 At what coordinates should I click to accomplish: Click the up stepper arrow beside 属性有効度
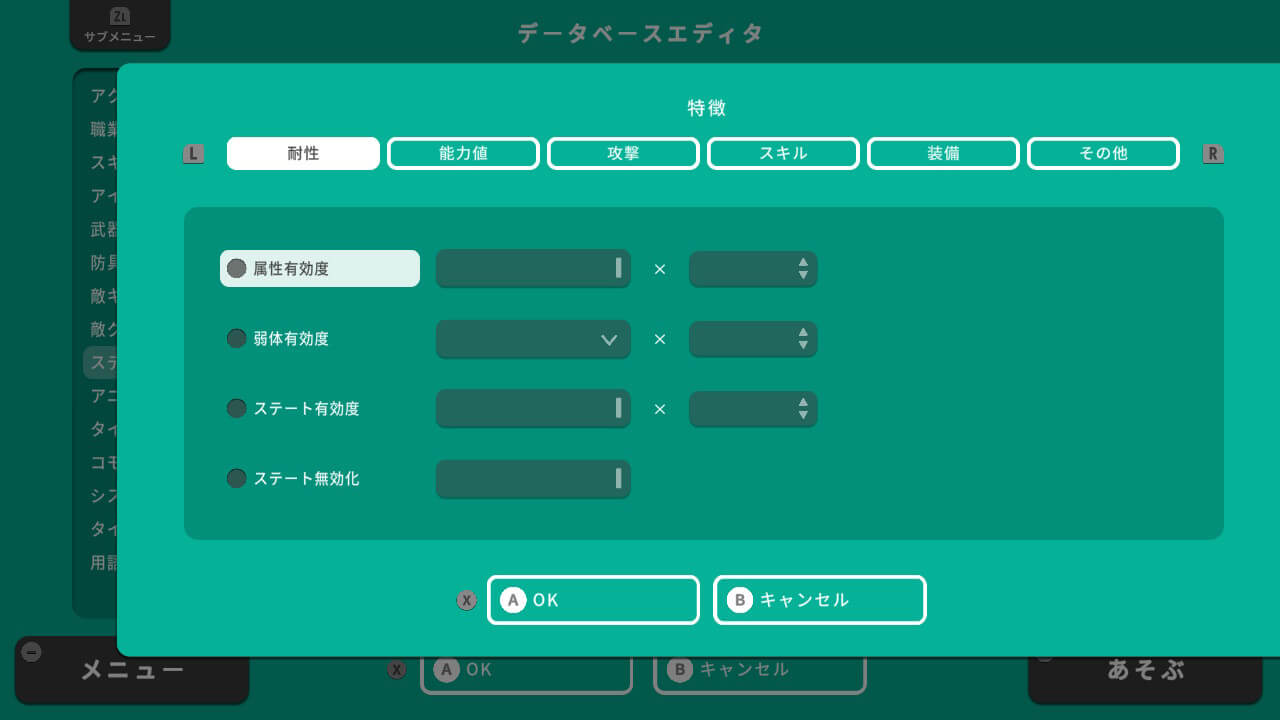tap(802, 262)
